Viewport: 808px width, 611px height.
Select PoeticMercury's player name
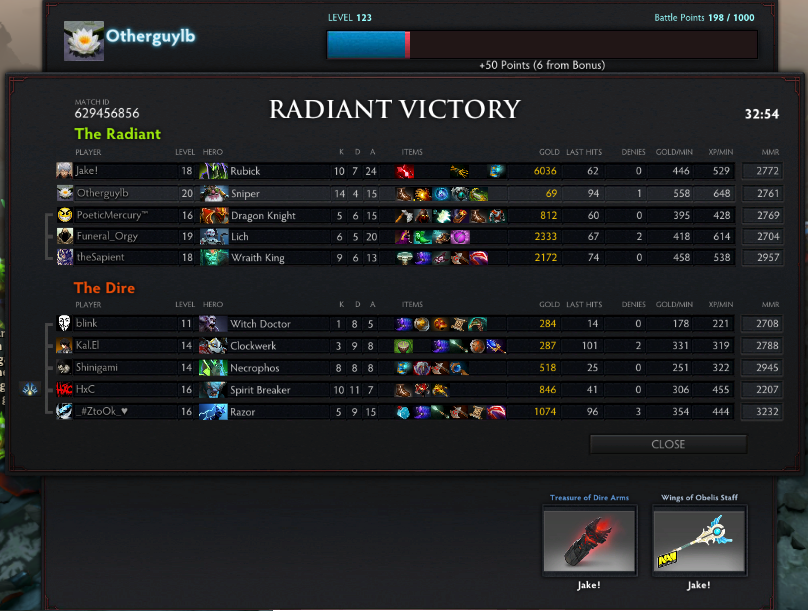pyautogui.click(x=111, y=215)
